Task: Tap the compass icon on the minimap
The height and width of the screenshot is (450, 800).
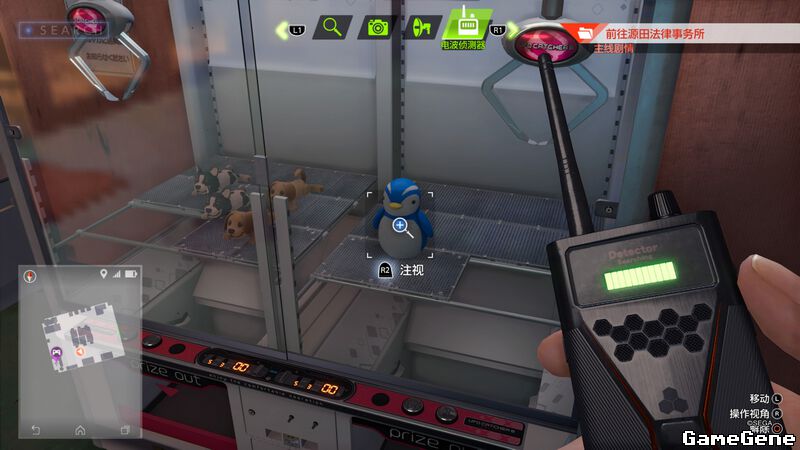Action: pyautogui.click(x=30, y=275)
